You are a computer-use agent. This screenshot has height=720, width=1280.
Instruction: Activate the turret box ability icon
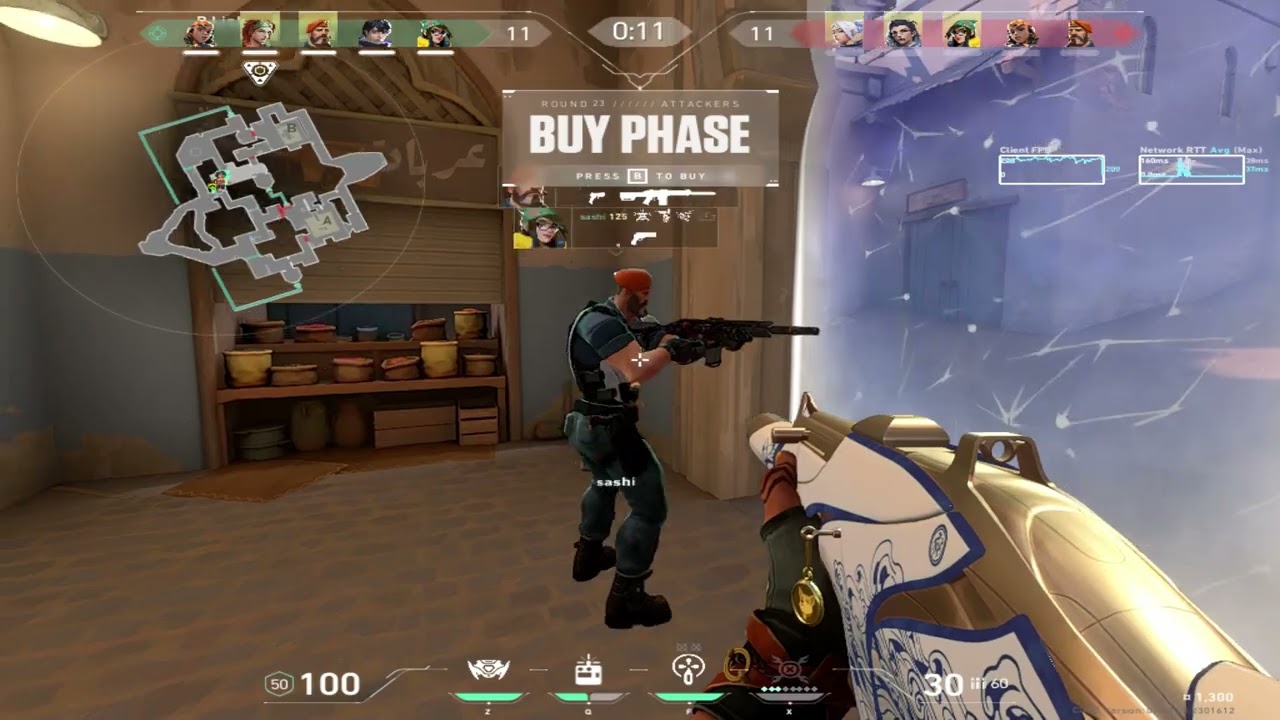pos(588,671)
